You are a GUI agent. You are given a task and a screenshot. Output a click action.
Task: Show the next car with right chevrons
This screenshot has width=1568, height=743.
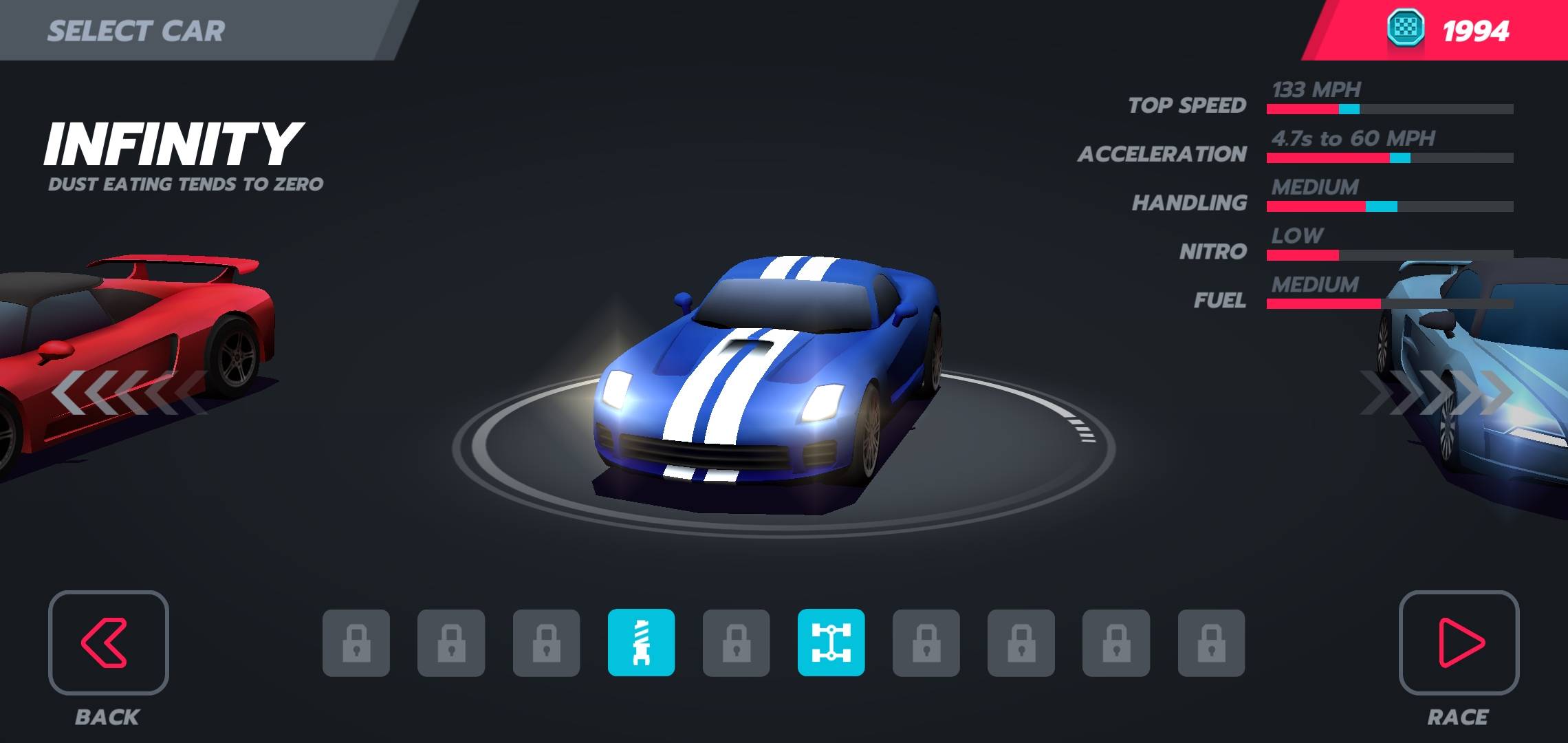[1437, 393]
